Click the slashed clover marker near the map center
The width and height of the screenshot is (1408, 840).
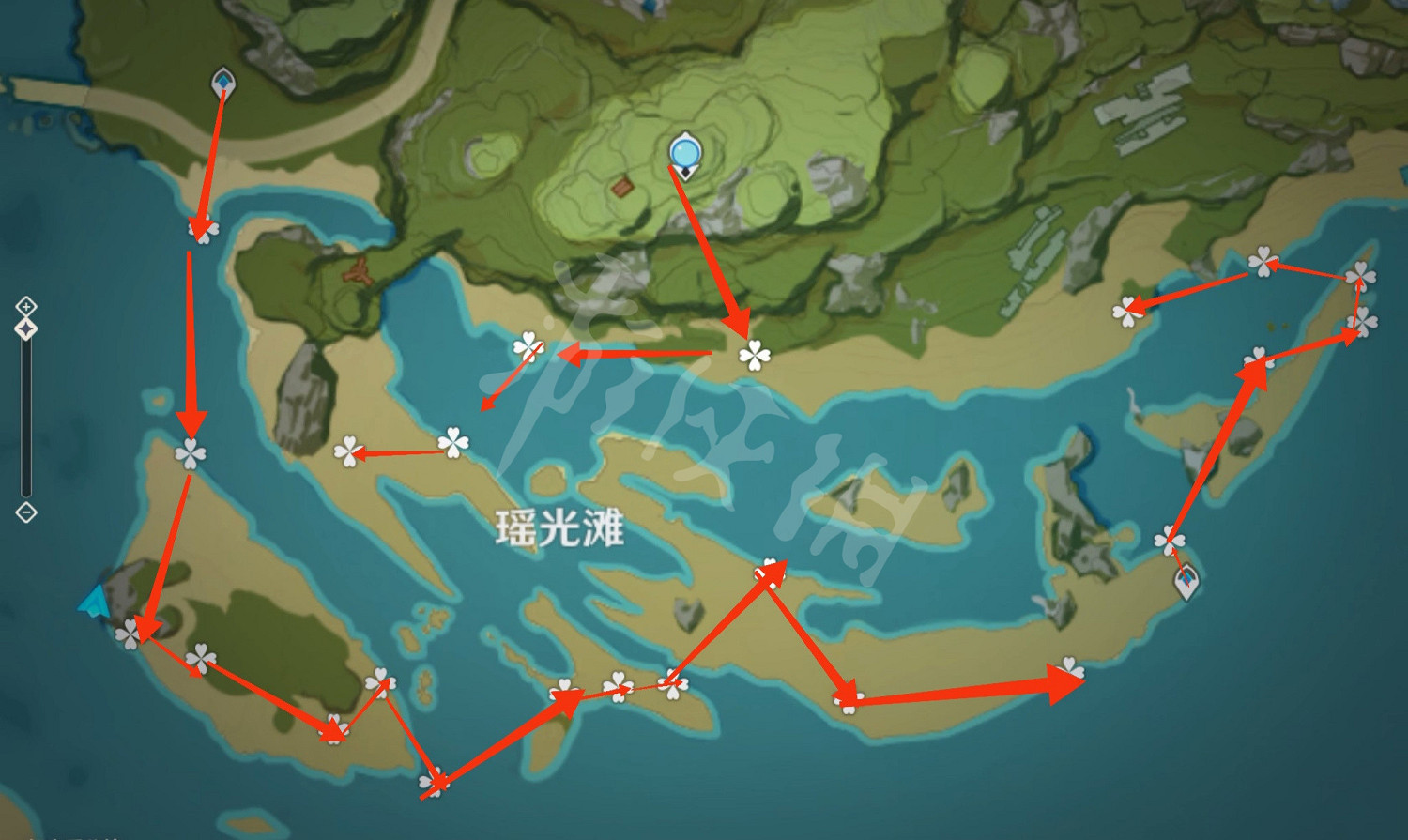tap(528, 348)
